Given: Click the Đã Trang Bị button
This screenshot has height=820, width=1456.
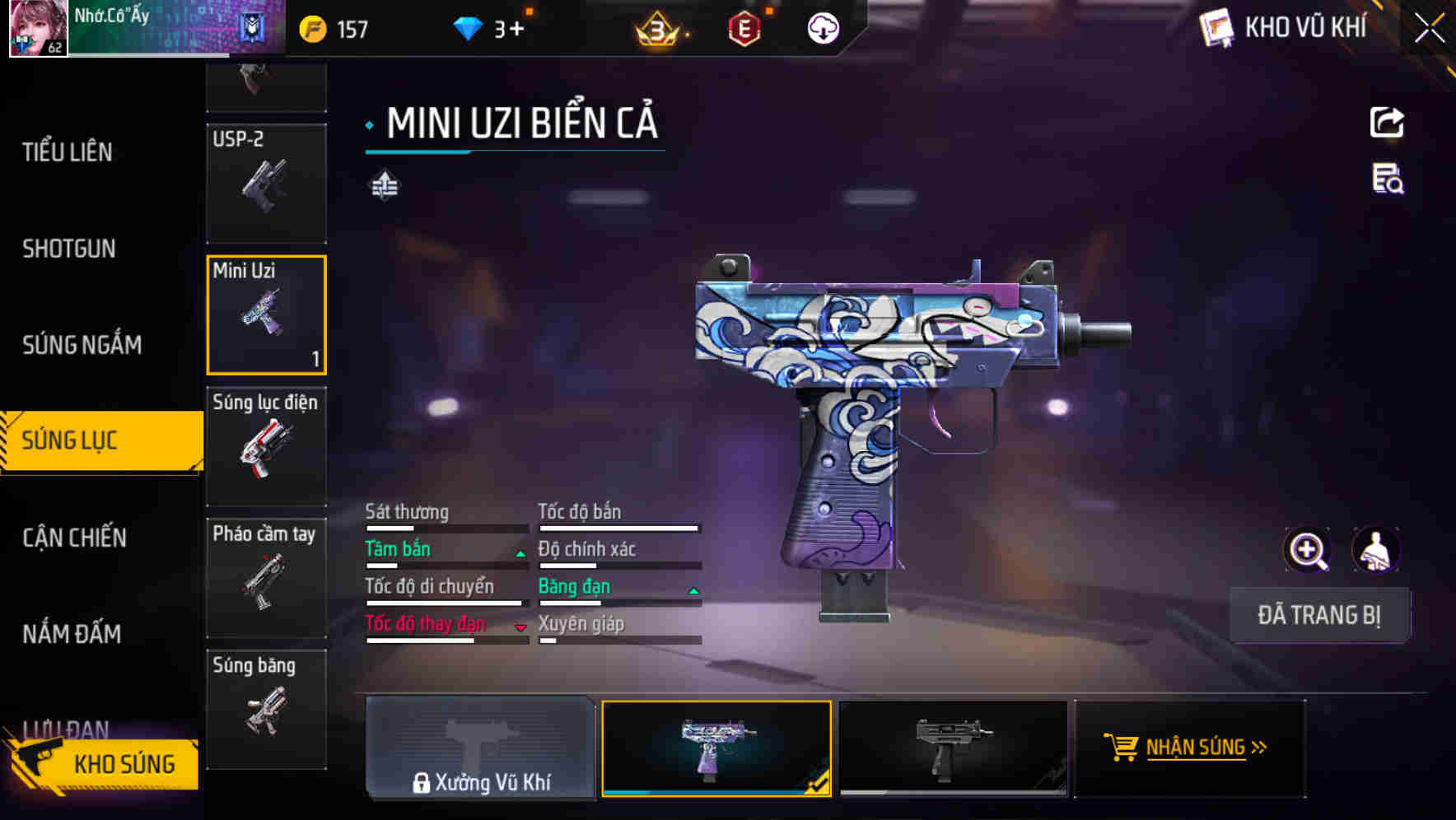Looking at the screenshot, I should click(x=1318, y=615).
